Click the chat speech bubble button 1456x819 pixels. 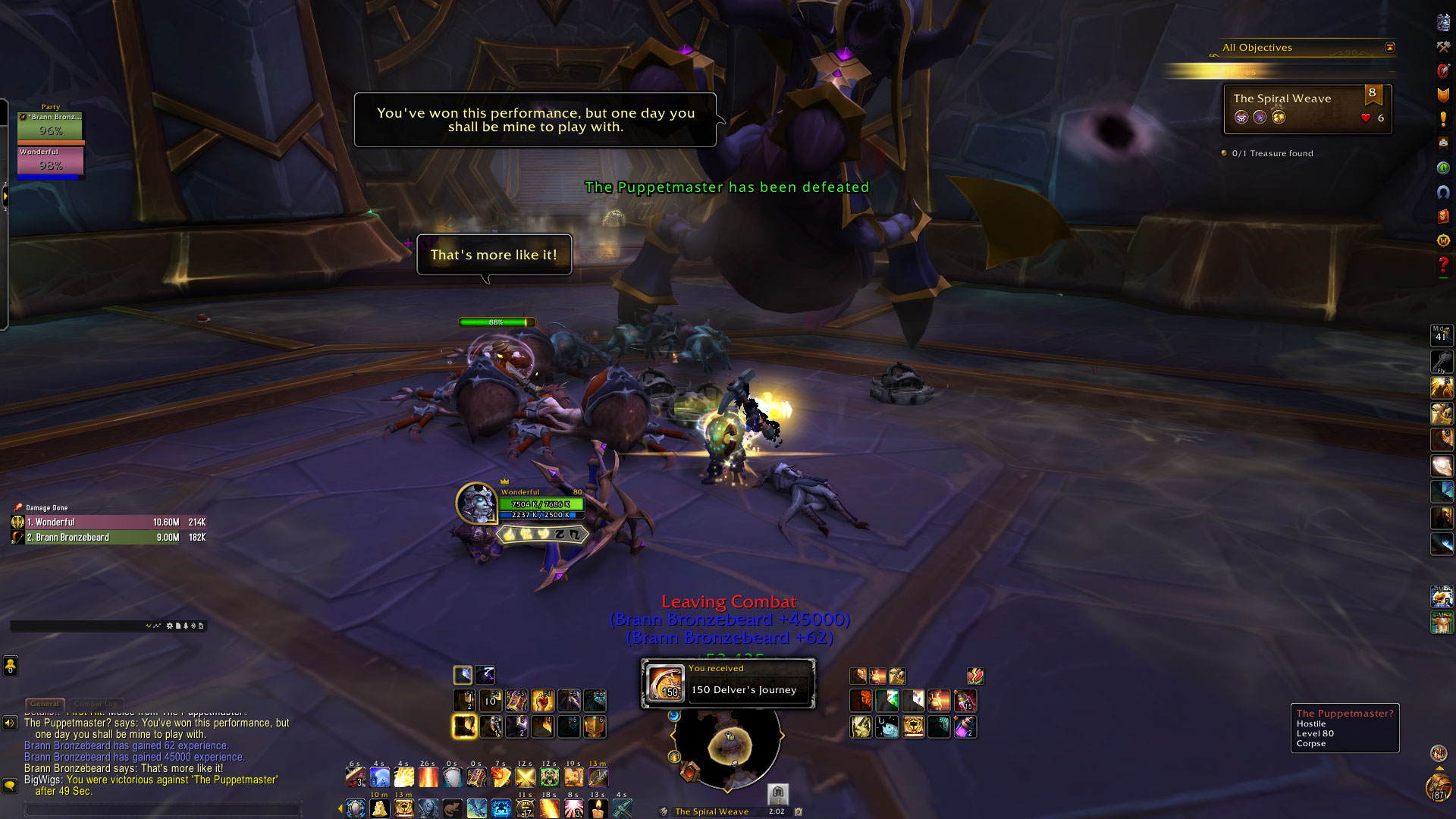[10, 786]
